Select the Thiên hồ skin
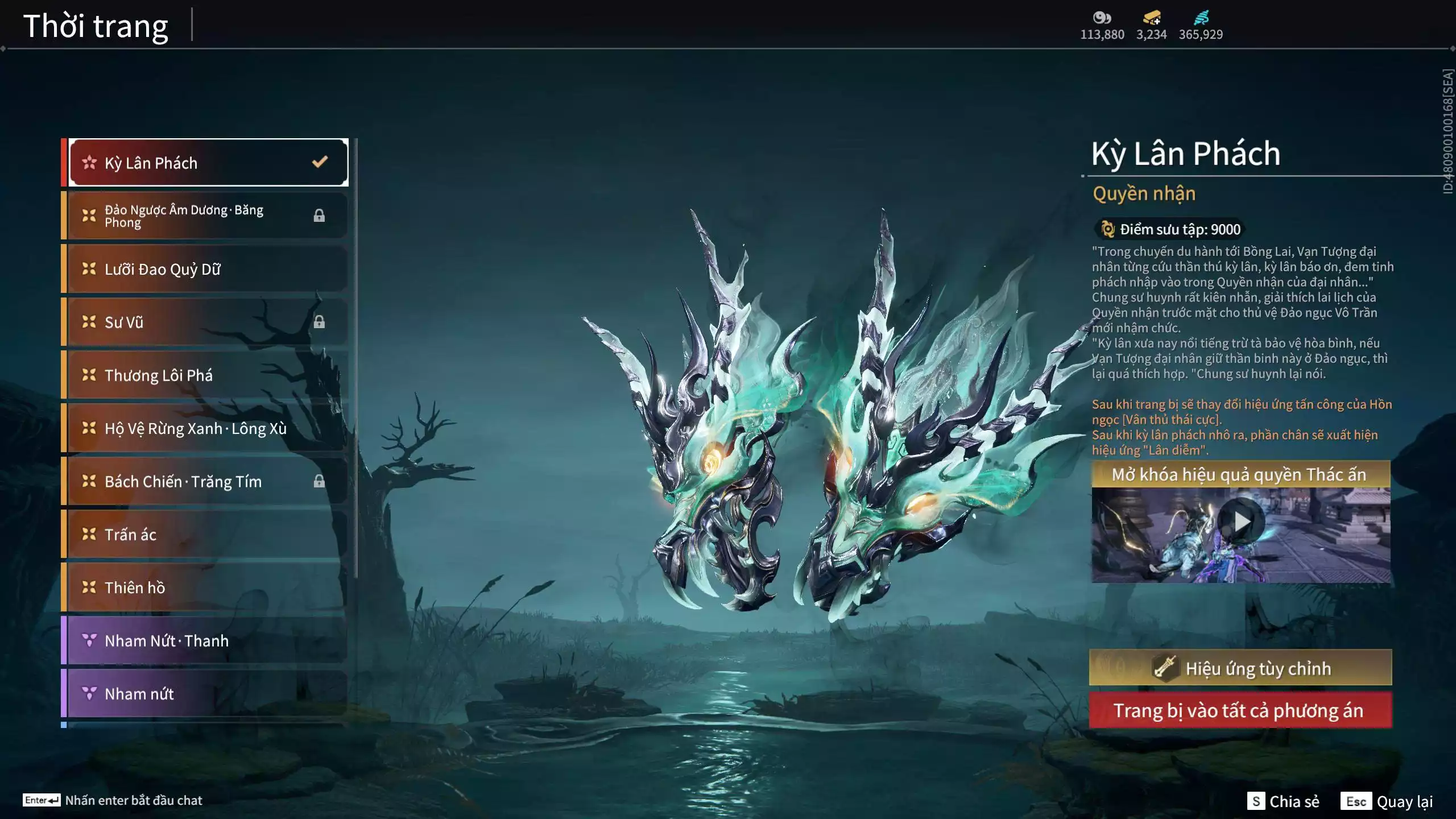The height and width of the screenshot is (819, 1456). point(208,588)
